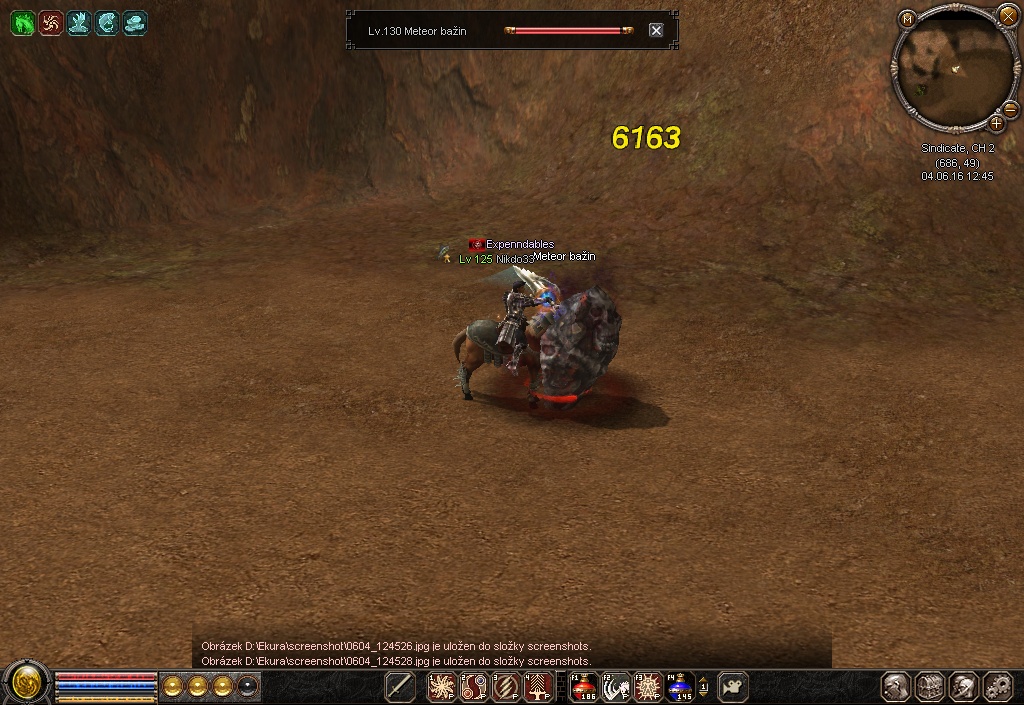Image resolution: width=1024 pixels, height=705 pixels.
Task: Use the red potion in slot F1
Action: 584,687
